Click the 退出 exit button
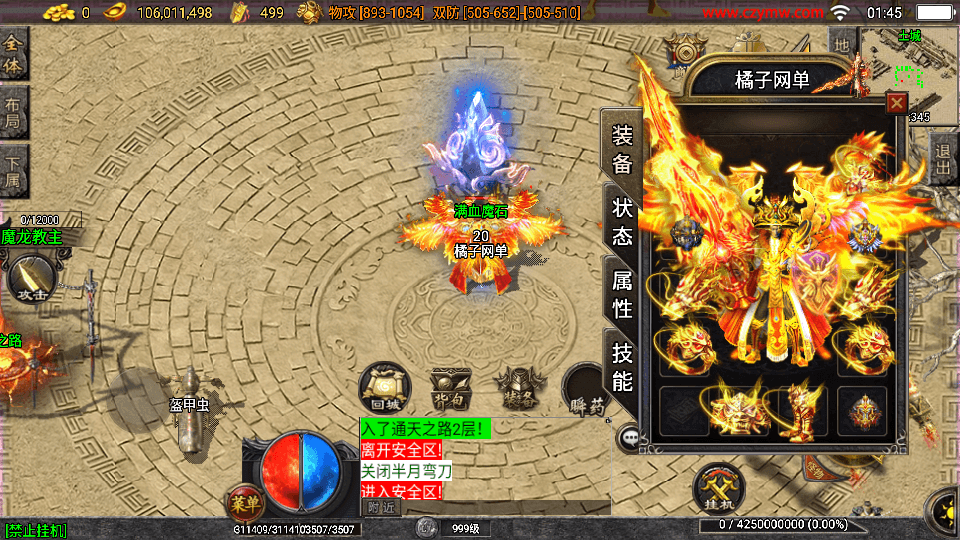960x540 pixels. tap(944, 160)
